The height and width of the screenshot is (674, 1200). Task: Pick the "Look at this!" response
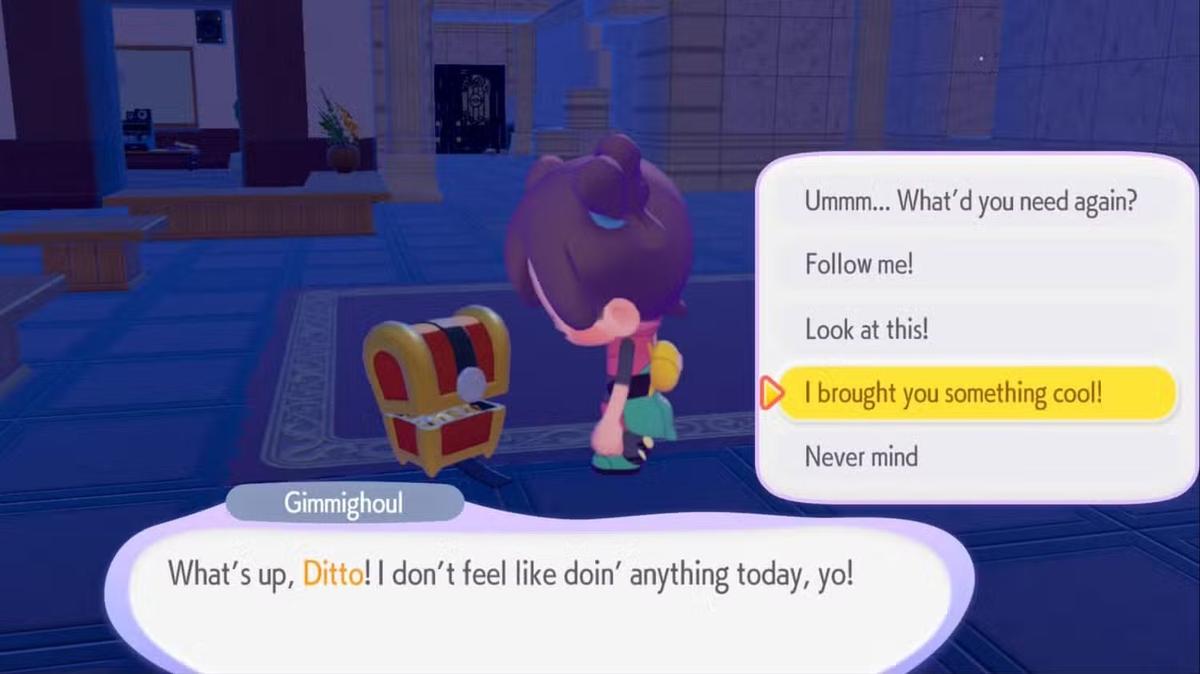[x=867, y=329]
